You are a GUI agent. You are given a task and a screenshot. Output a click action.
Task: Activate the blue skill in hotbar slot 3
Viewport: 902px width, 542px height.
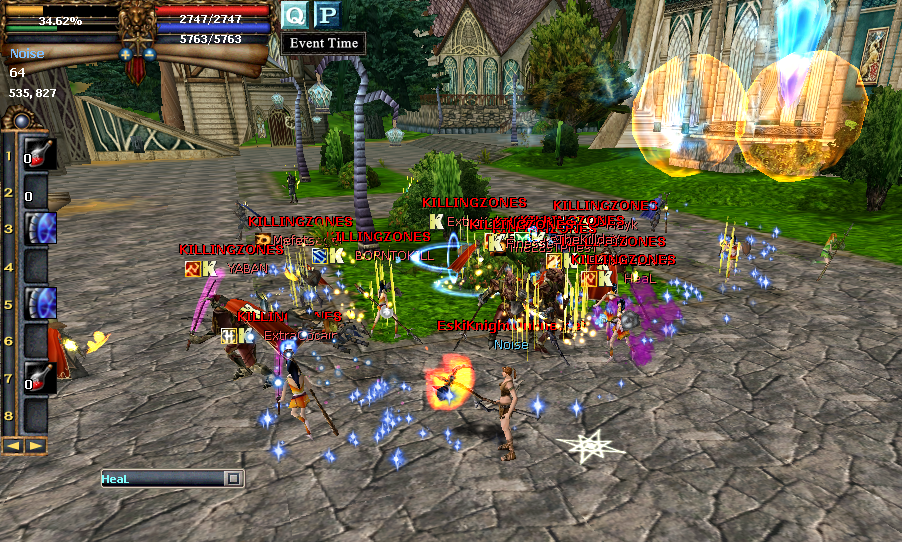click(x=39, y=228)
